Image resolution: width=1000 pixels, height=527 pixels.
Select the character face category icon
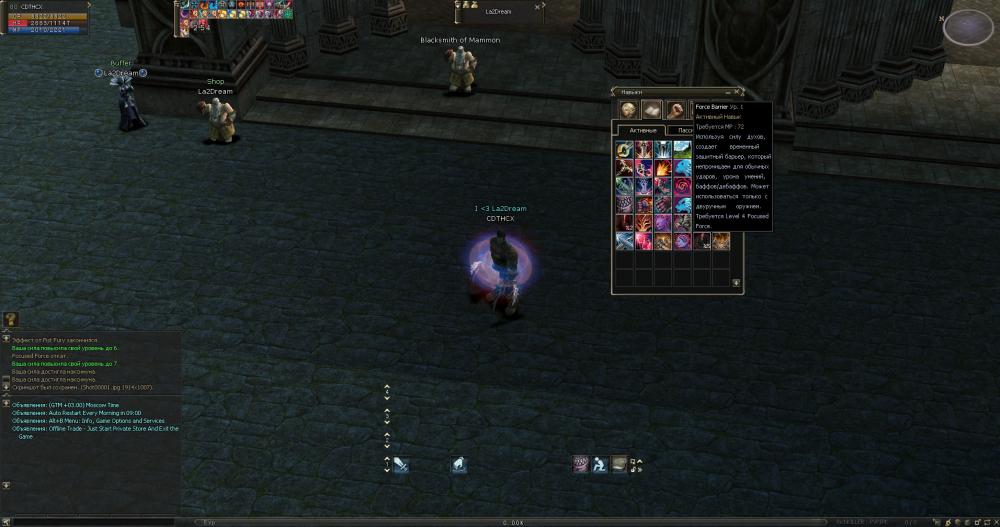pyautogui.click(x=629, y=110)
